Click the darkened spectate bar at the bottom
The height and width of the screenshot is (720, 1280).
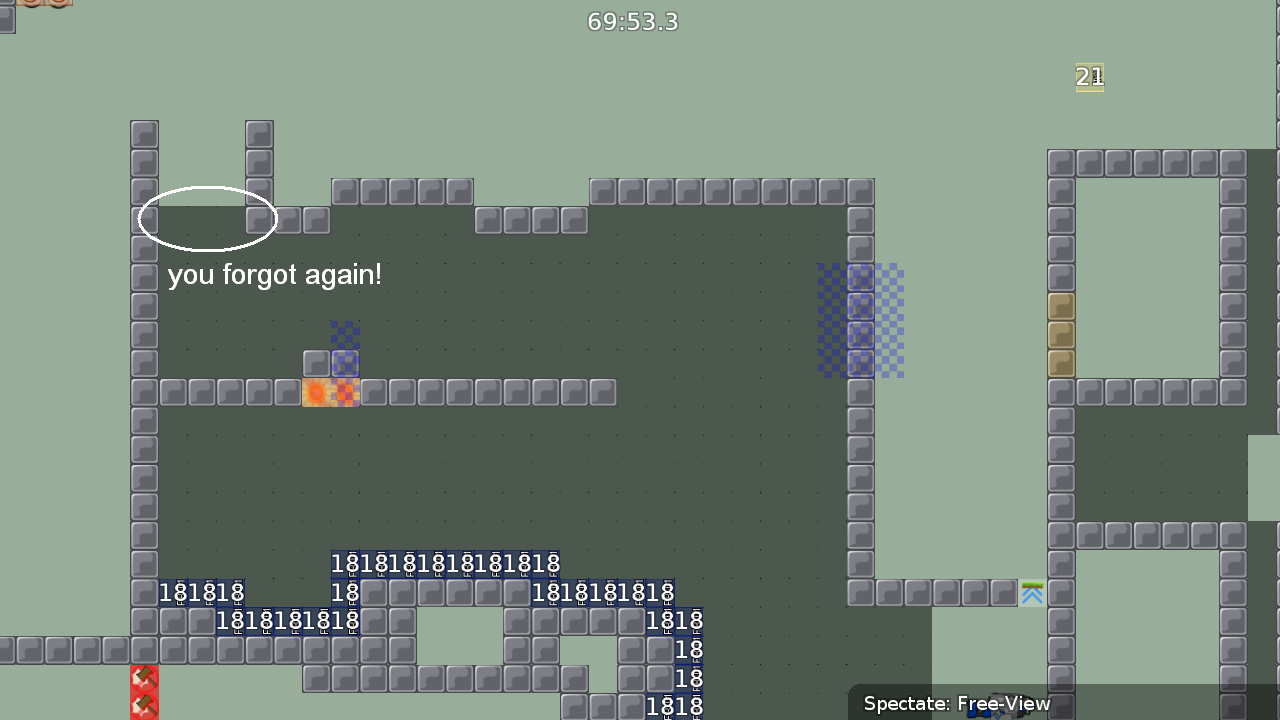click(1060, 703)
